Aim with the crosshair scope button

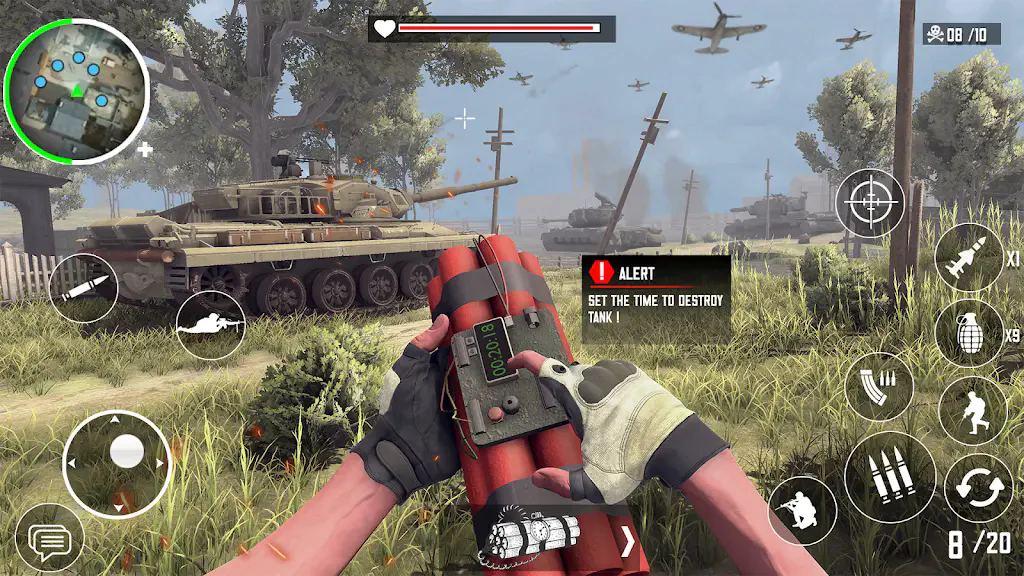click(x=870, y=203)
